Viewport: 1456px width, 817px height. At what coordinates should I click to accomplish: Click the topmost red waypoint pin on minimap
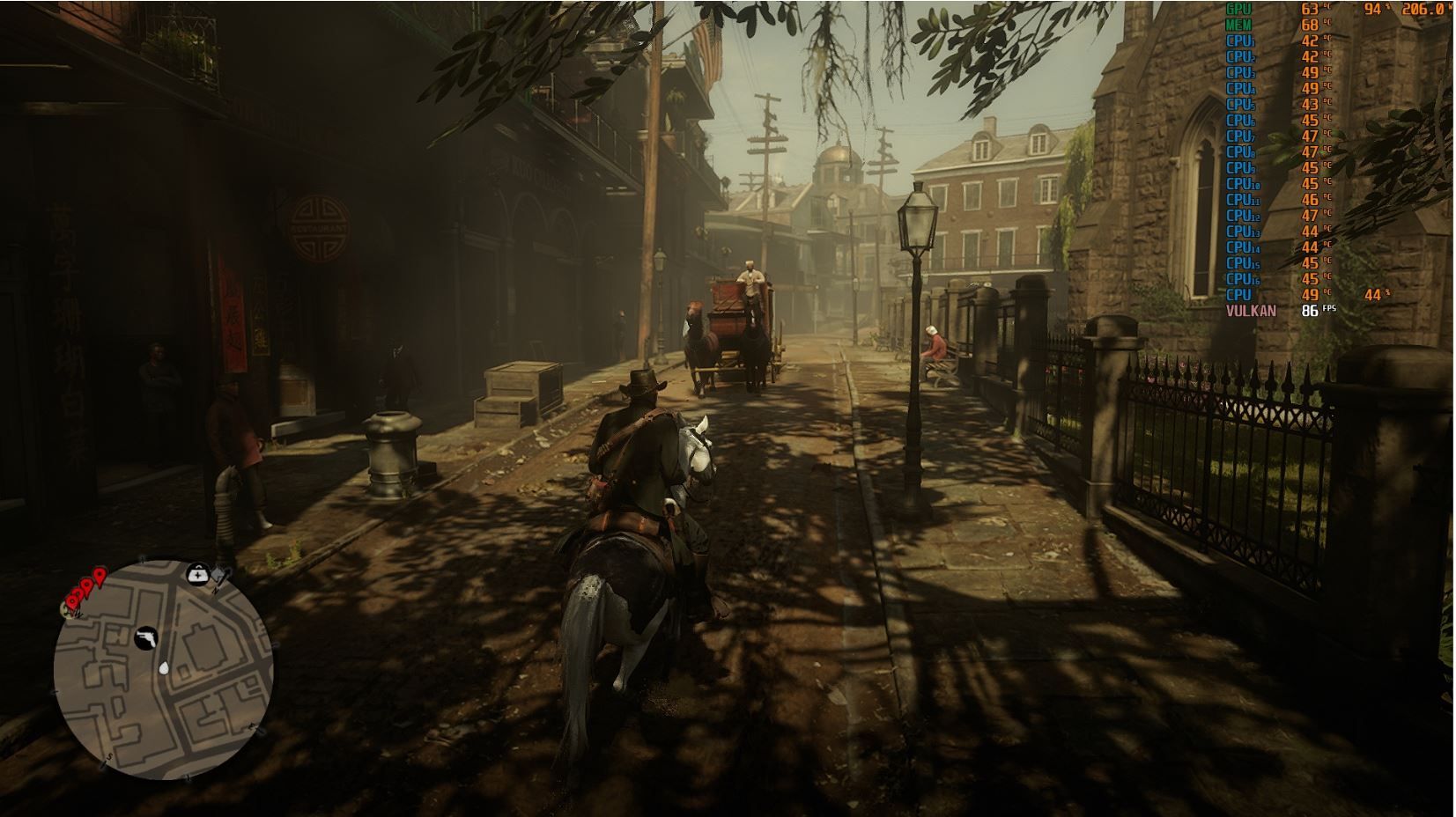pyautogui.click(x=100, y=577)
